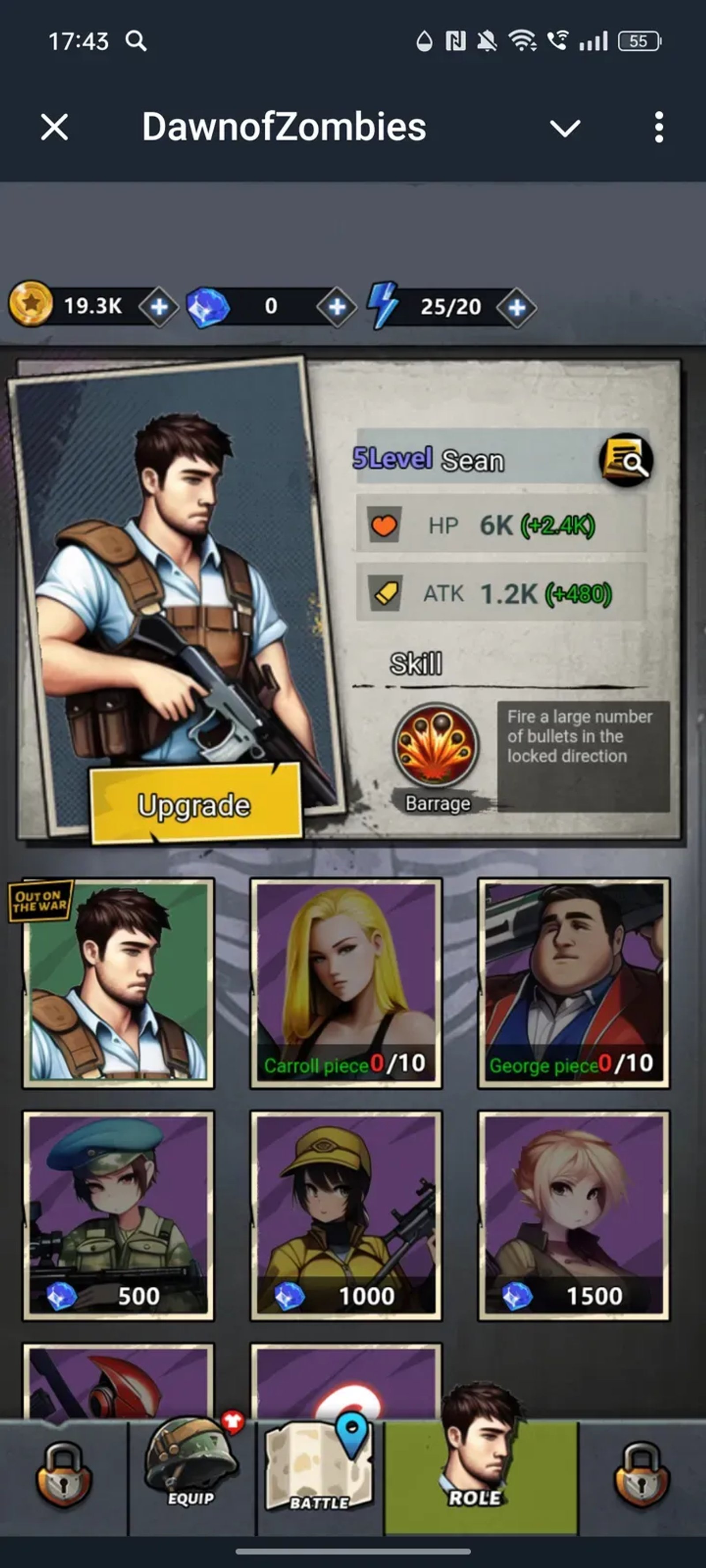Click the ATK ammo icon
The width and height of the screenshot is (706, 1568).
click(384, 594)
